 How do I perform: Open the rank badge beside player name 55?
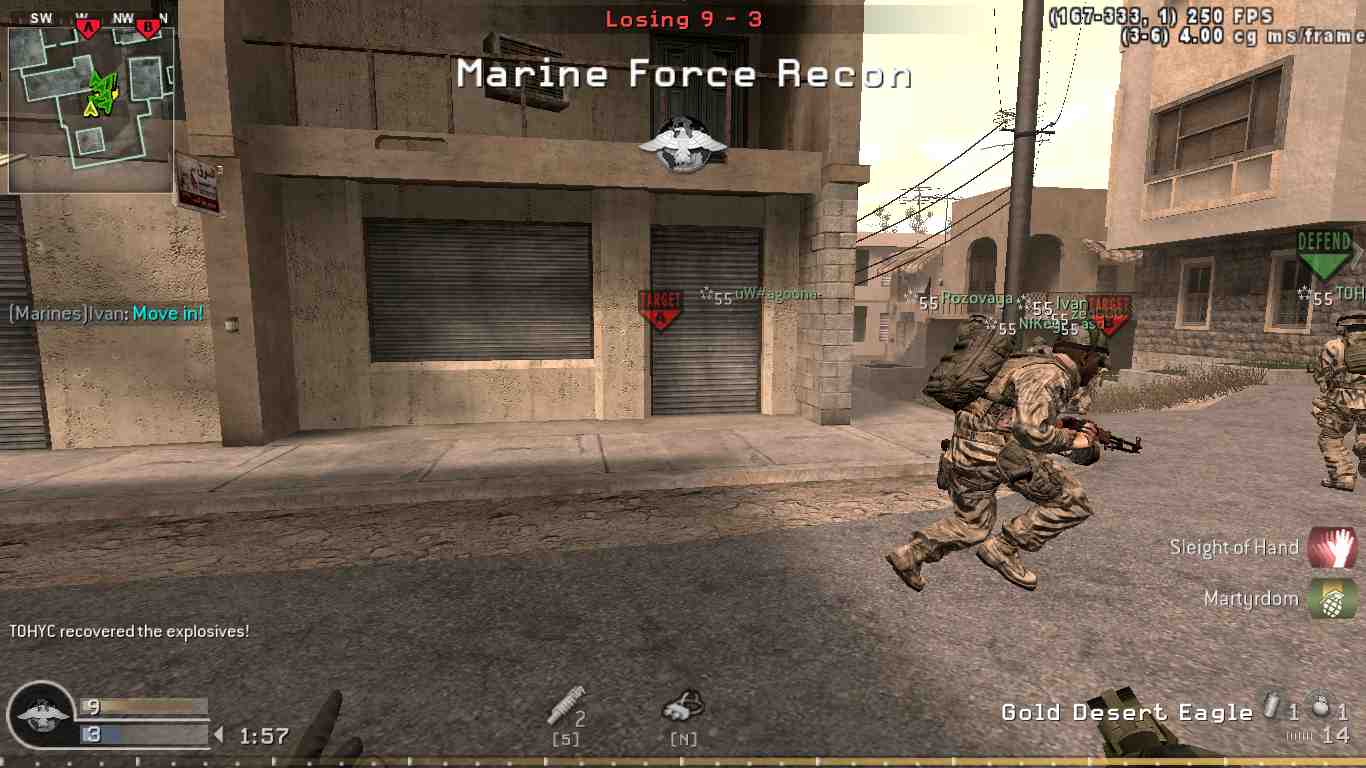(x=705, y=293)
